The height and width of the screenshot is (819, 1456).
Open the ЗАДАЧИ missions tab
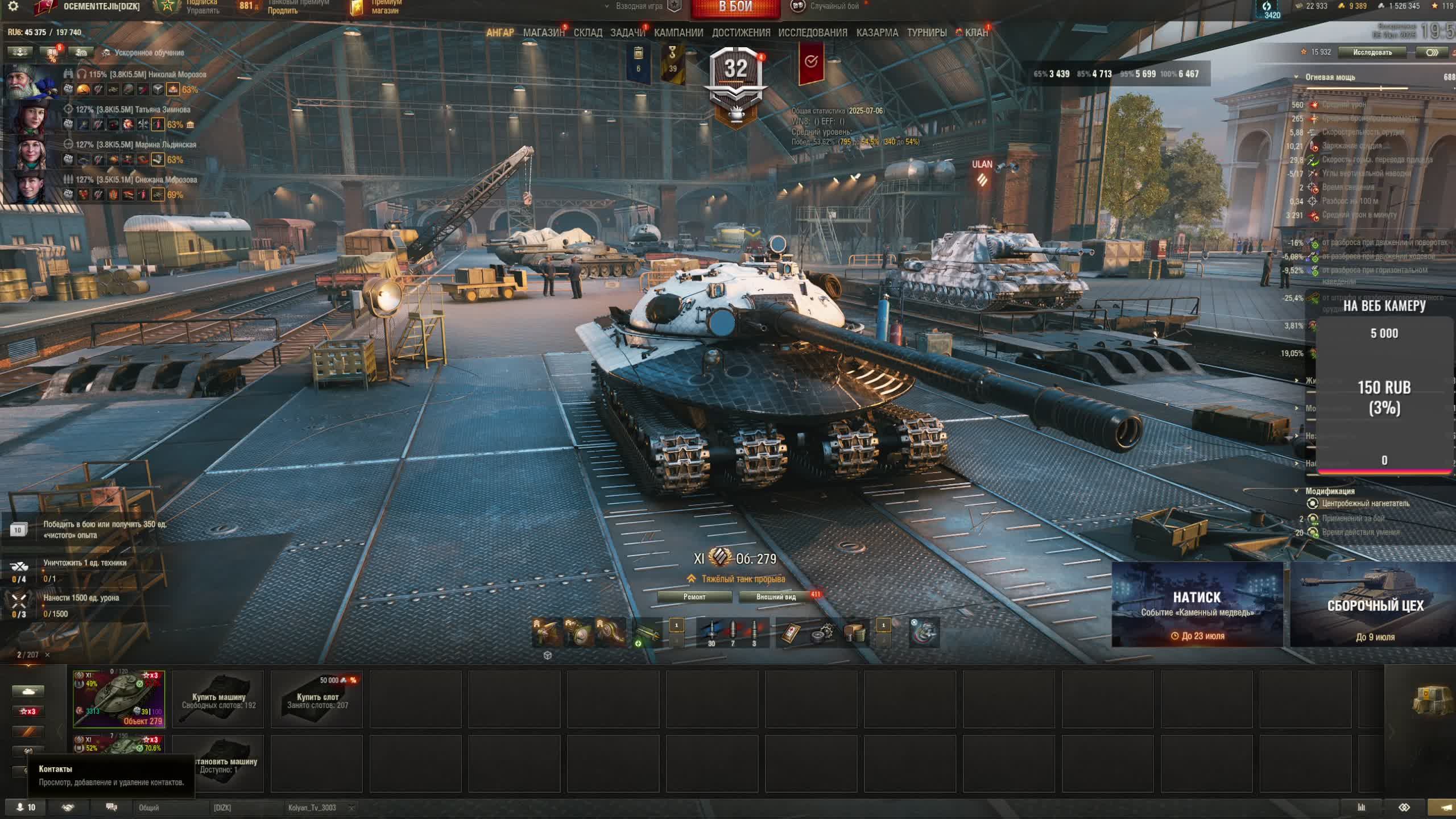(627, 33)
